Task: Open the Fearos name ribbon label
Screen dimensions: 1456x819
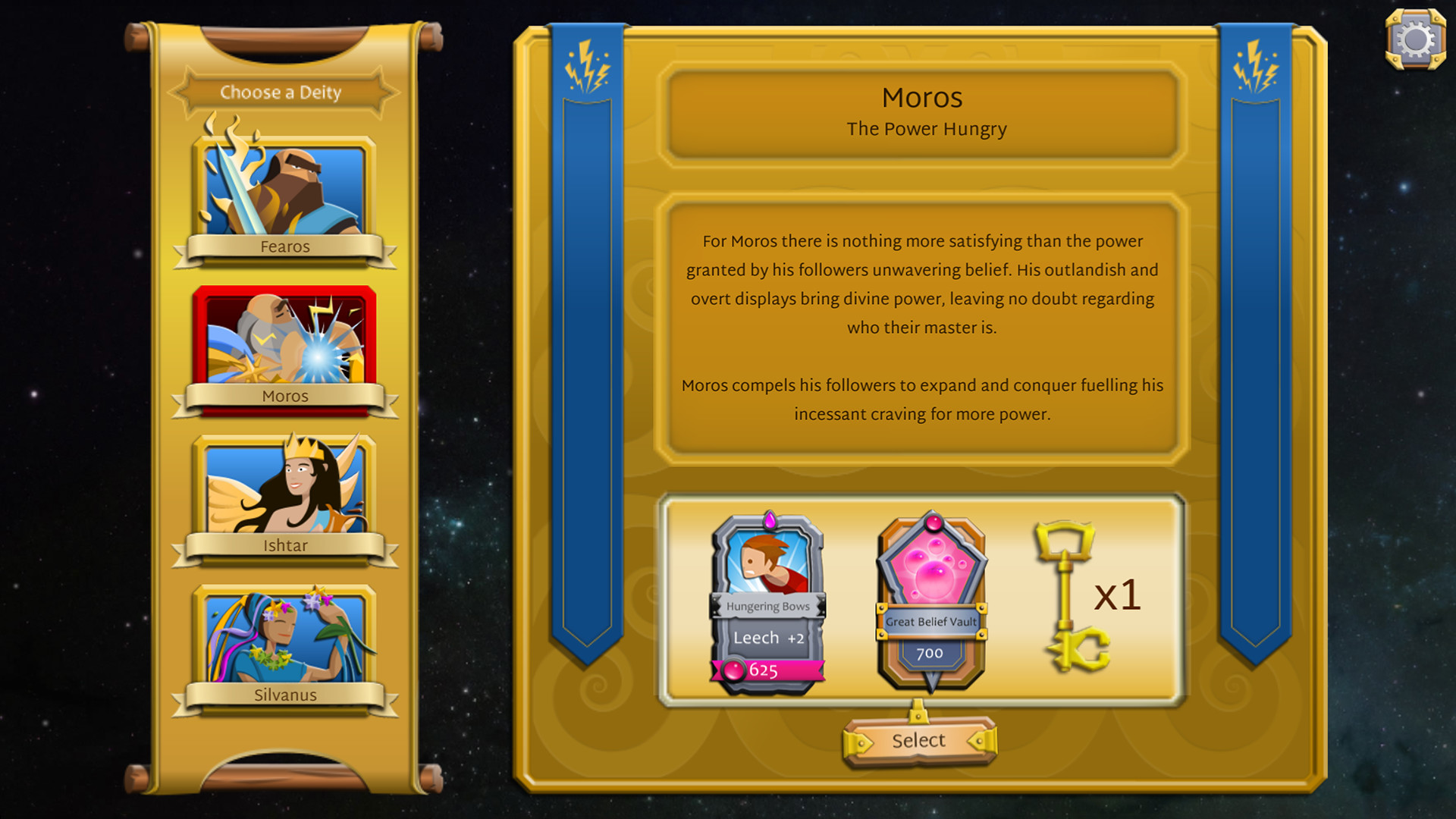Action: click(284, 246)
